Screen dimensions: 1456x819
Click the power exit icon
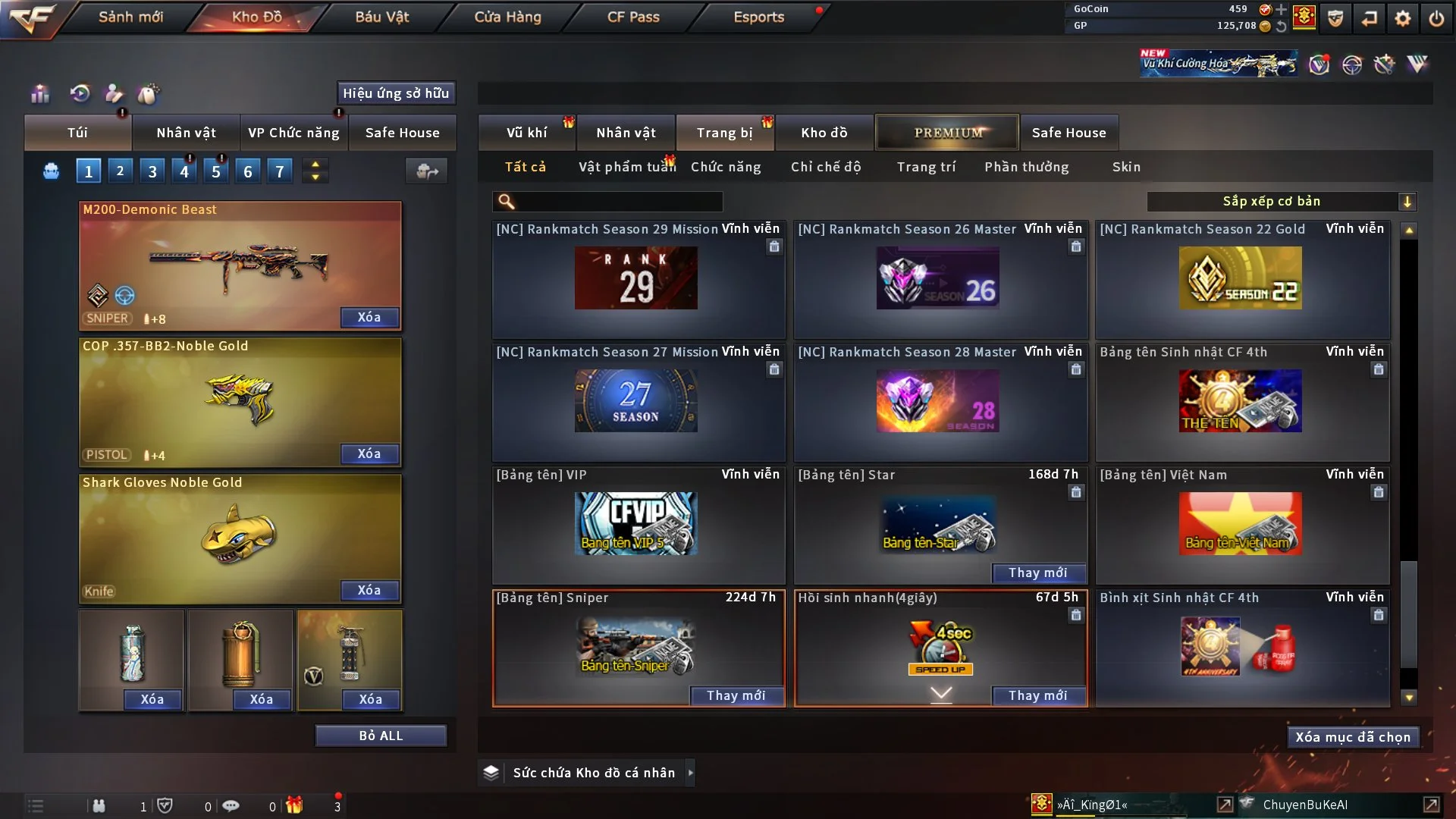1436,18
